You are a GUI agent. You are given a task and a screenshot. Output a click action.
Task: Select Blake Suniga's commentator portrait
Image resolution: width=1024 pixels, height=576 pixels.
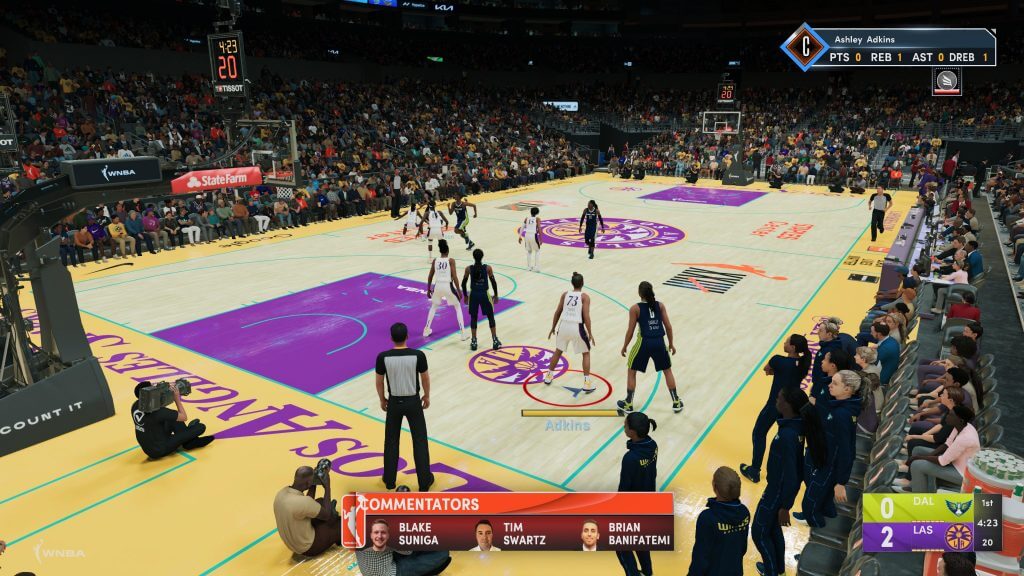coord(379,533)
